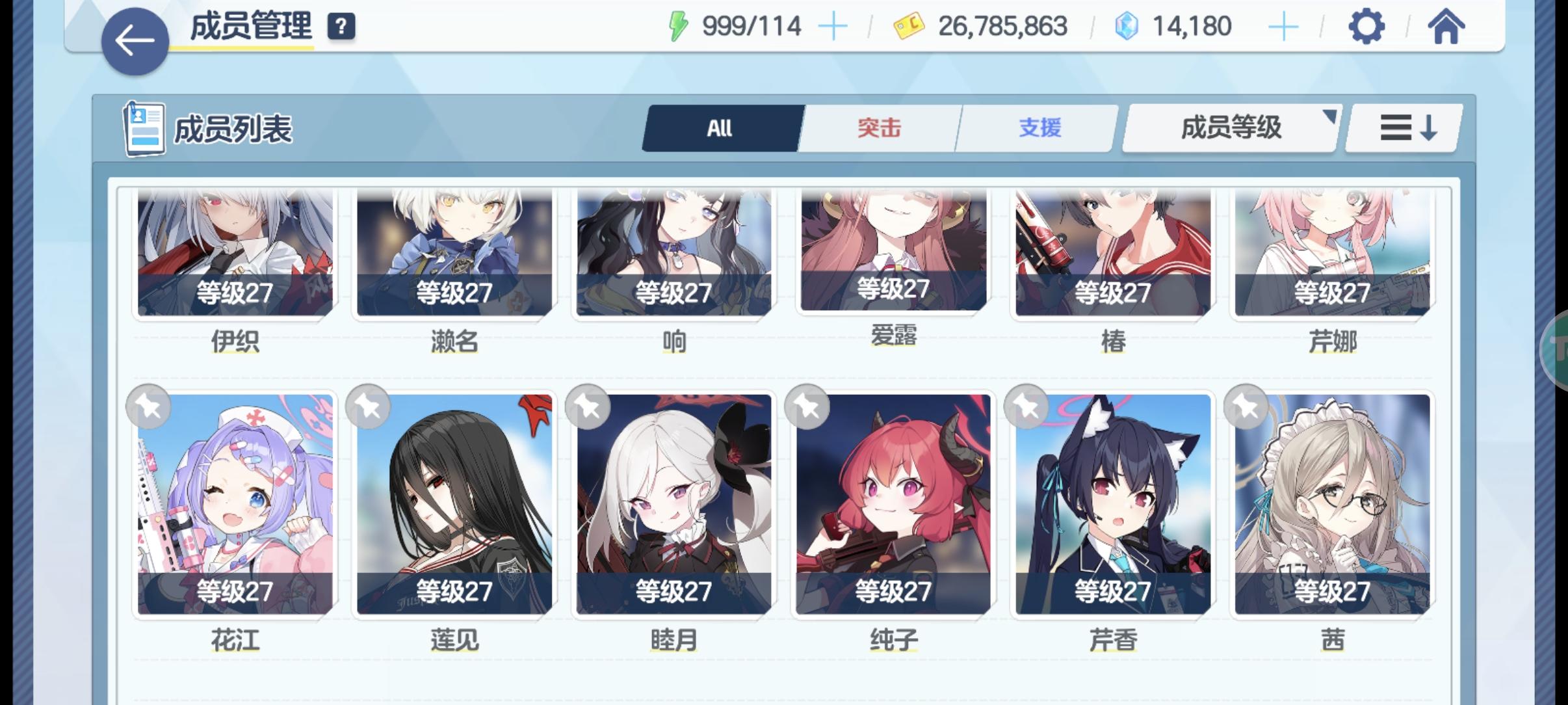This screenshot has width=1568, height=705.
Task: Open the settings gear icon
Action: coord(1368,27)
